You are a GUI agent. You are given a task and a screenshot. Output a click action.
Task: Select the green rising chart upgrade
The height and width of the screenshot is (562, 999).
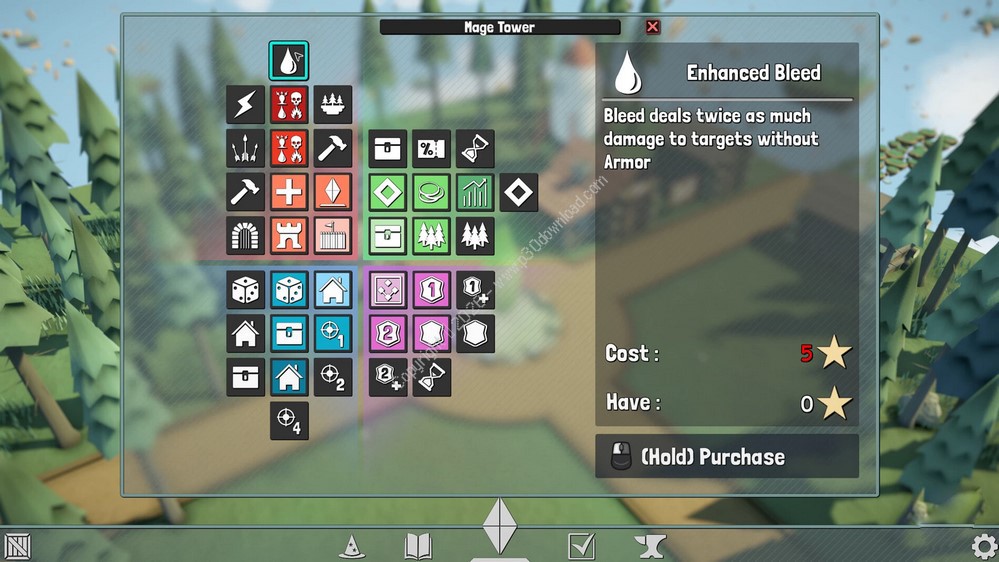(x=475, y=192)
